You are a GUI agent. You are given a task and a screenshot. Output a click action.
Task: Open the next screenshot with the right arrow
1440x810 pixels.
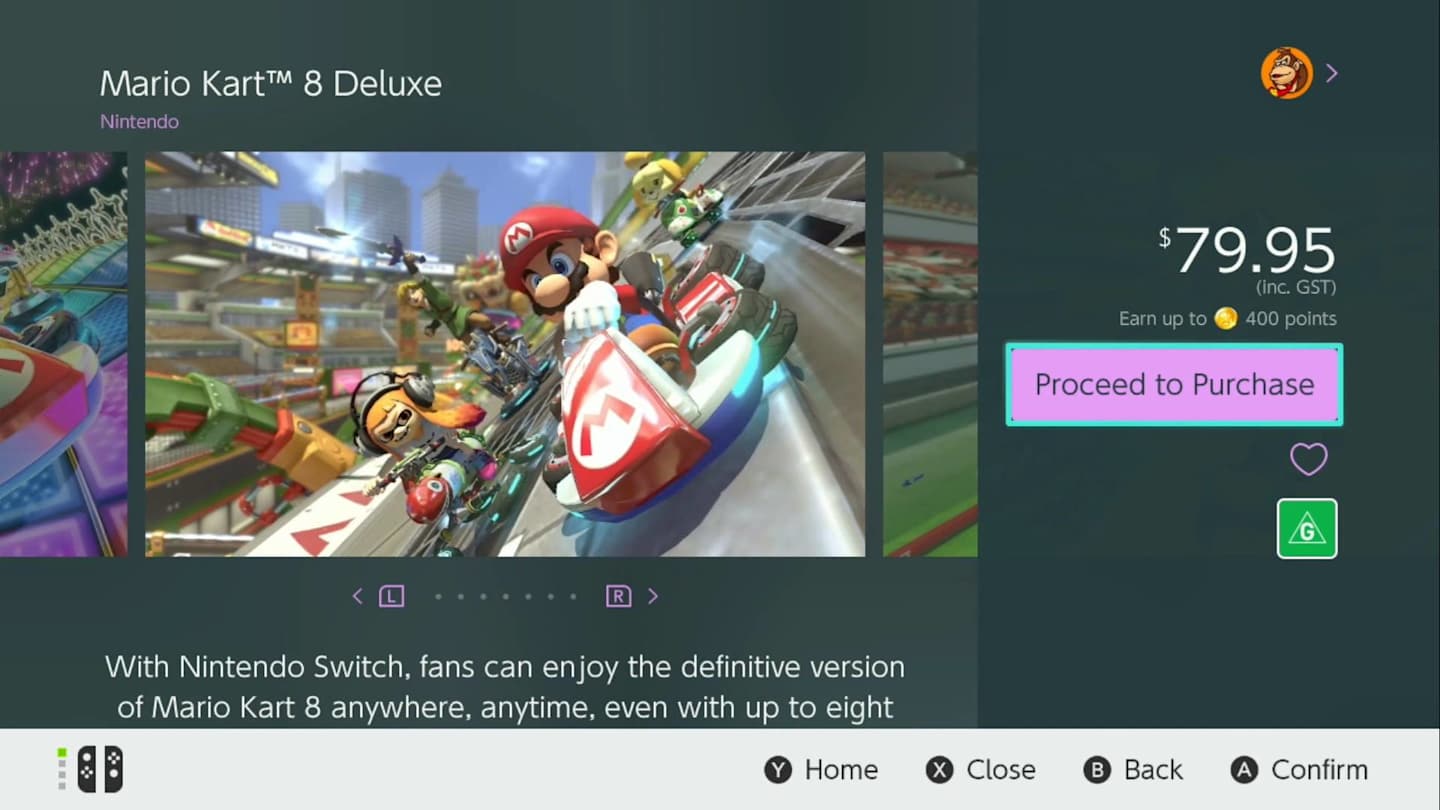pyautogui.click(x=653, y=595)
